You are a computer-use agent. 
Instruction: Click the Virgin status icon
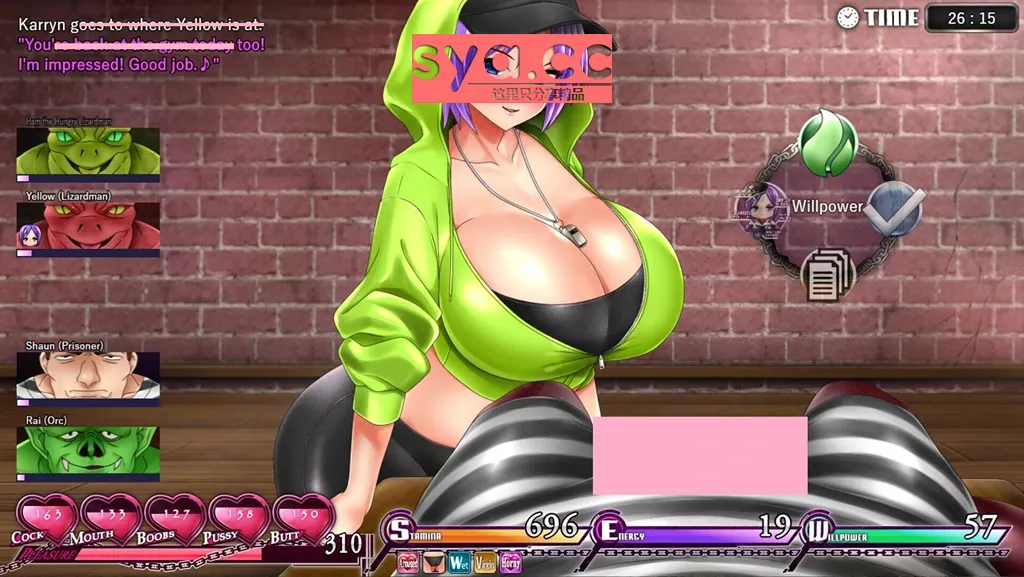[485, 562]
